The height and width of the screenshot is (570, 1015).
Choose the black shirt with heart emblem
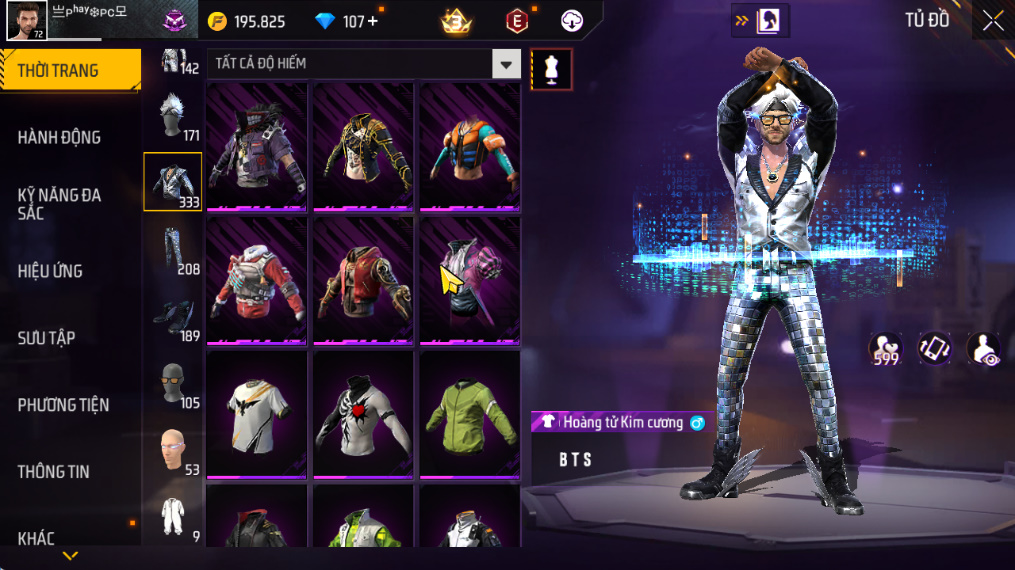click(x=362, y=414)
